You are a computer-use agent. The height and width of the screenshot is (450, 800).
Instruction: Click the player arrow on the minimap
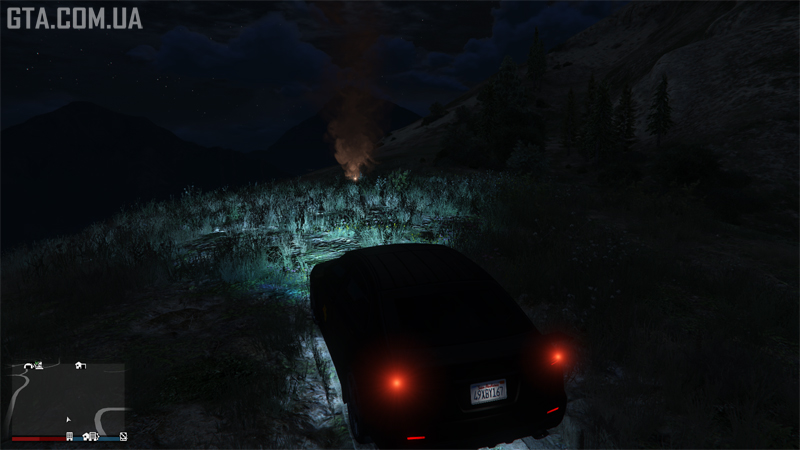pos(68,420)
